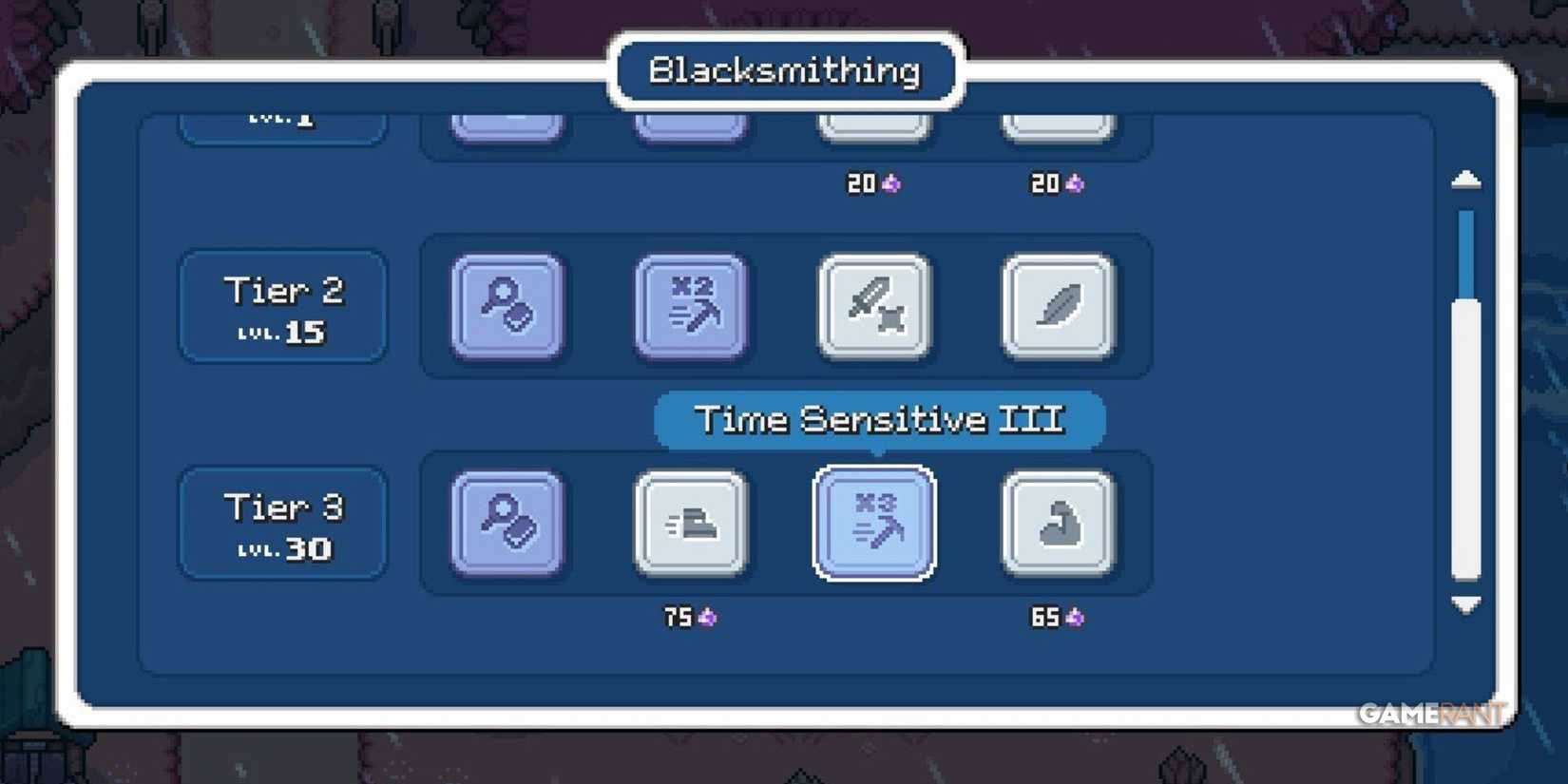Open the Blacksmithing title banner
The height and width of the screenshot is (784, 1568).
click(784, 68)
